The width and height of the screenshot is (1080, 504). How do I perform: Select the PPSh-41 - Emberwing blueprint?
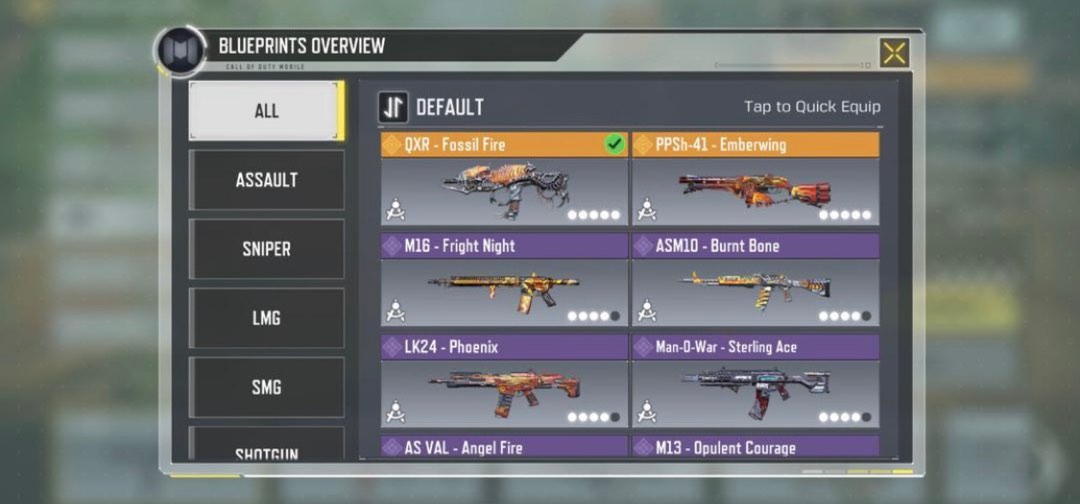756,180
